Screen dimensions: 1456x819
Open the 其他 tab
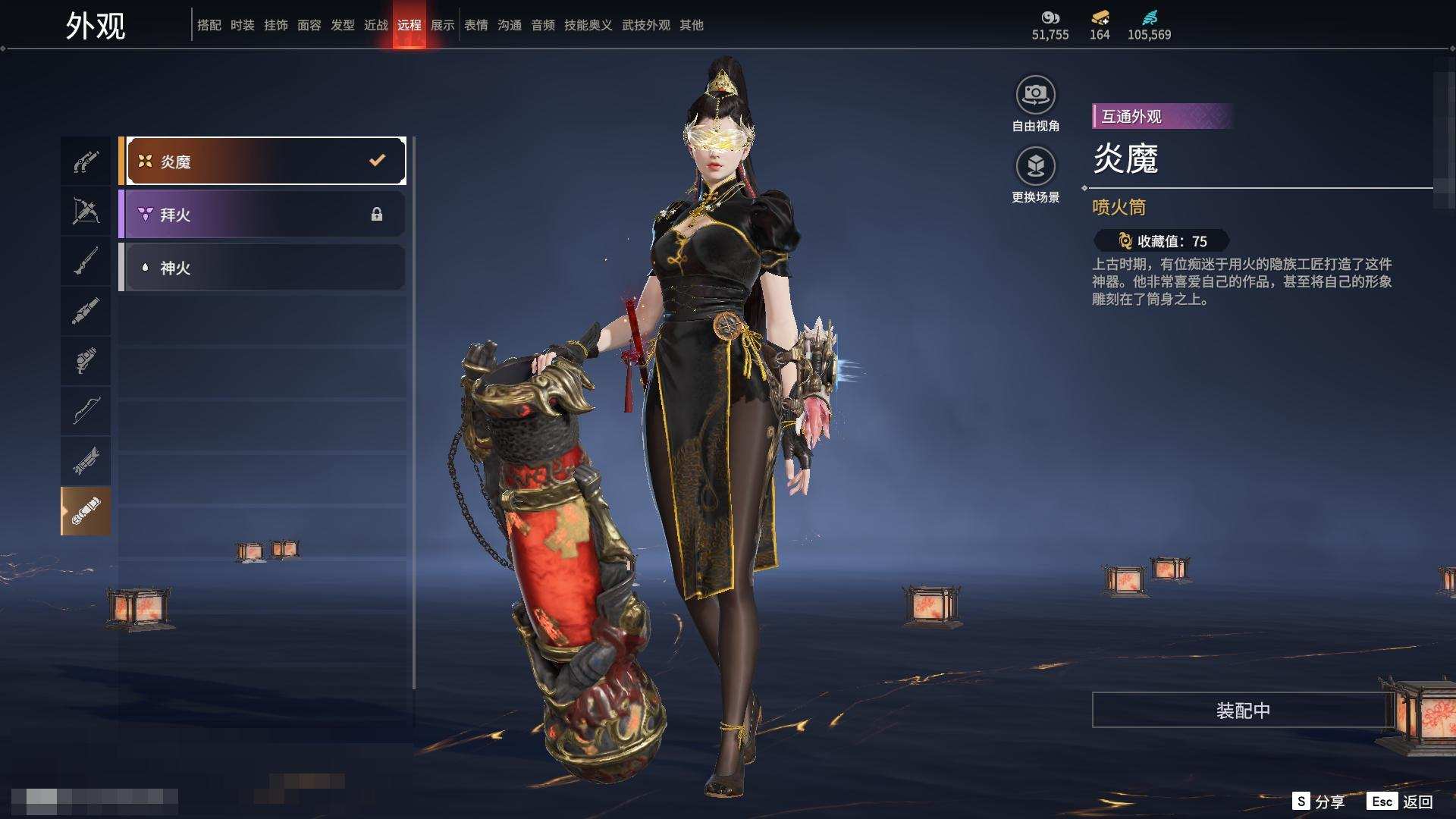click(x=692, y=25)
